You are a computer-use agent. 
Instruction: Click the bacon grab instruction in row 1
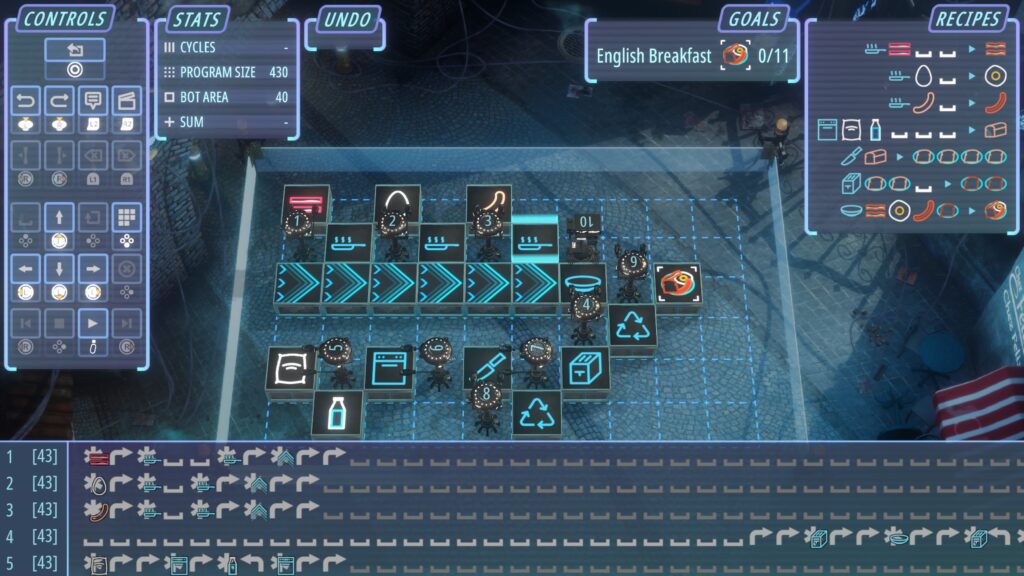tap(97, 457)
